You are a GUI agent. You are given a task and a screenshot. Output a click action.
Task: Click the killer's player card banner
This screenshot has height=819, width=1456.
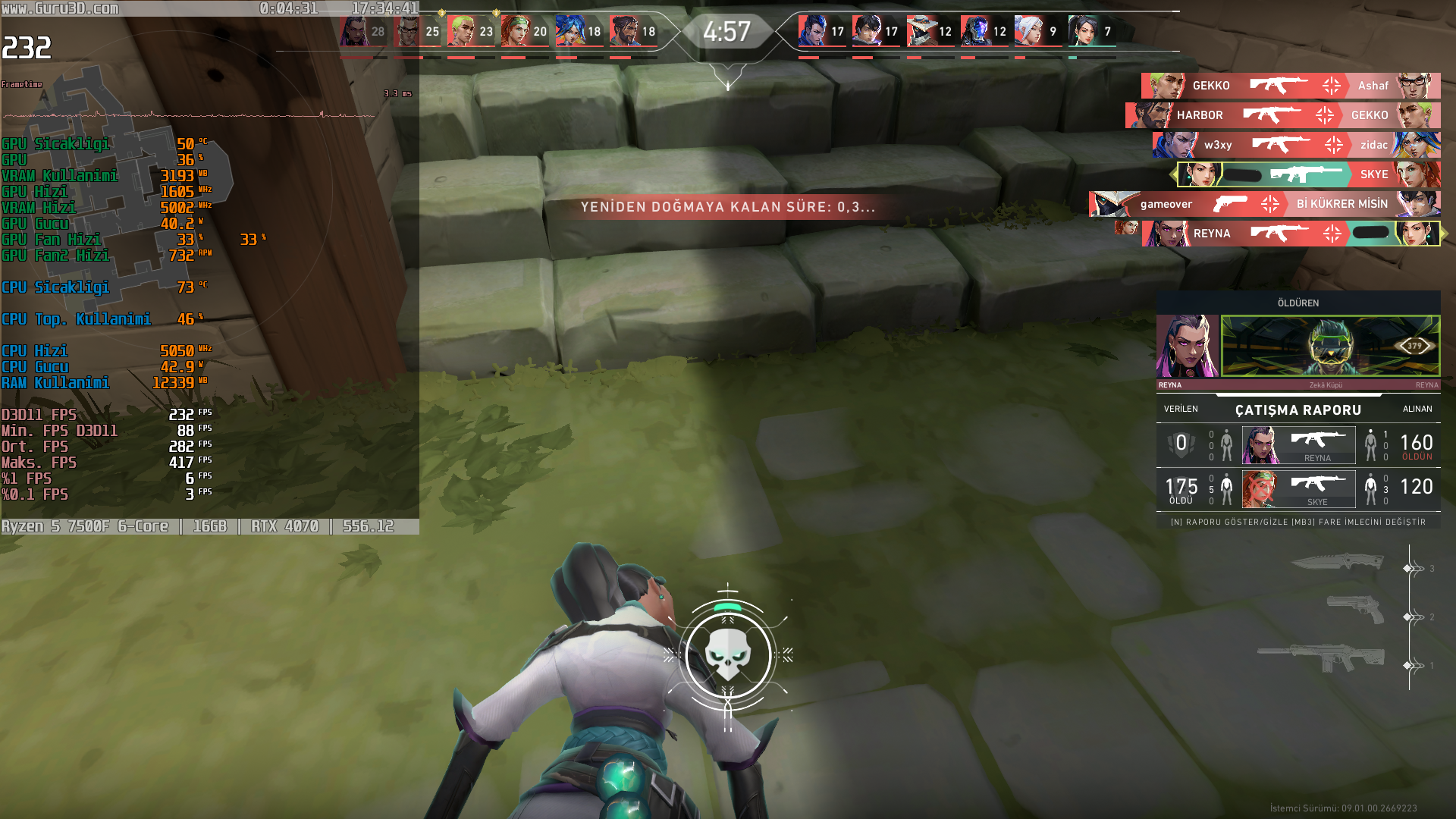tap(1330, 346)
